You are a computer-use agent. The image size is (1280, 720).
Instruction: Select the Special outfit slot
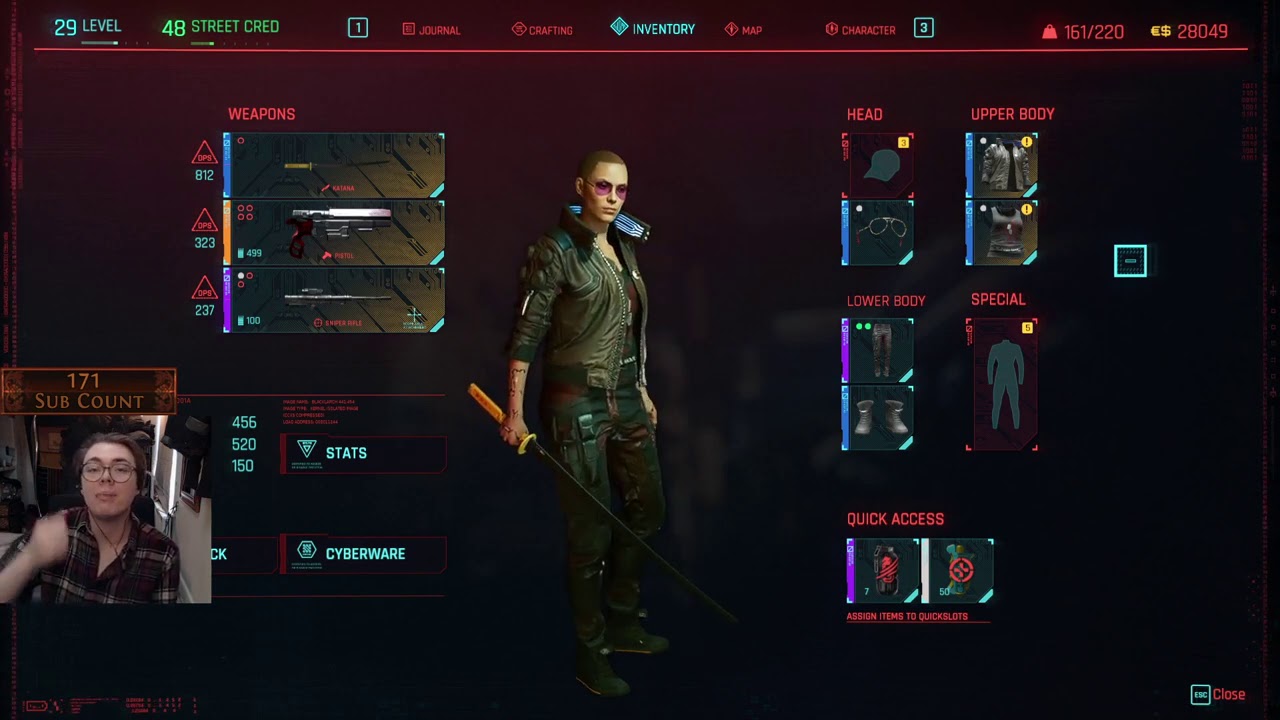click(x=1002, y=385)
